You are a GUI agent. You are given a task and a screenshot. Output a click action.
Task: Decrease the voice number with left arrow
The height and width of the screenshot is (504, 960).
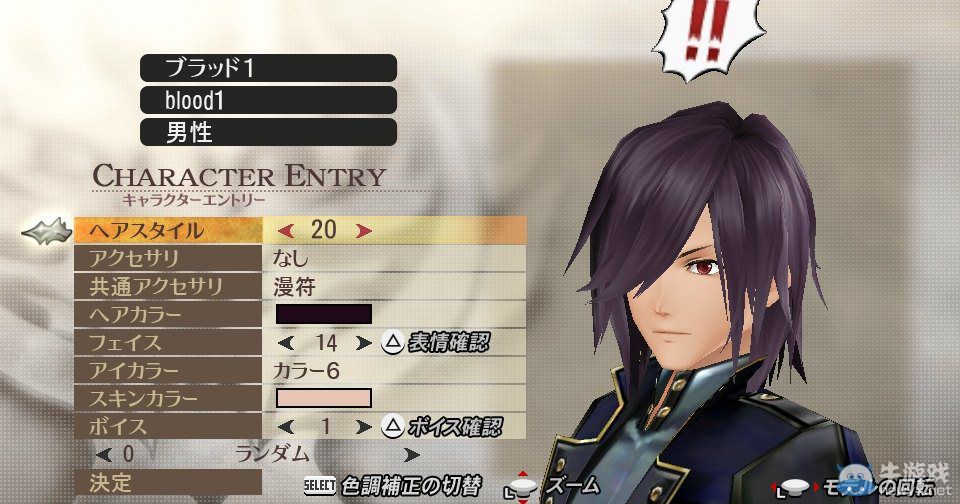[x=285, y=426]
